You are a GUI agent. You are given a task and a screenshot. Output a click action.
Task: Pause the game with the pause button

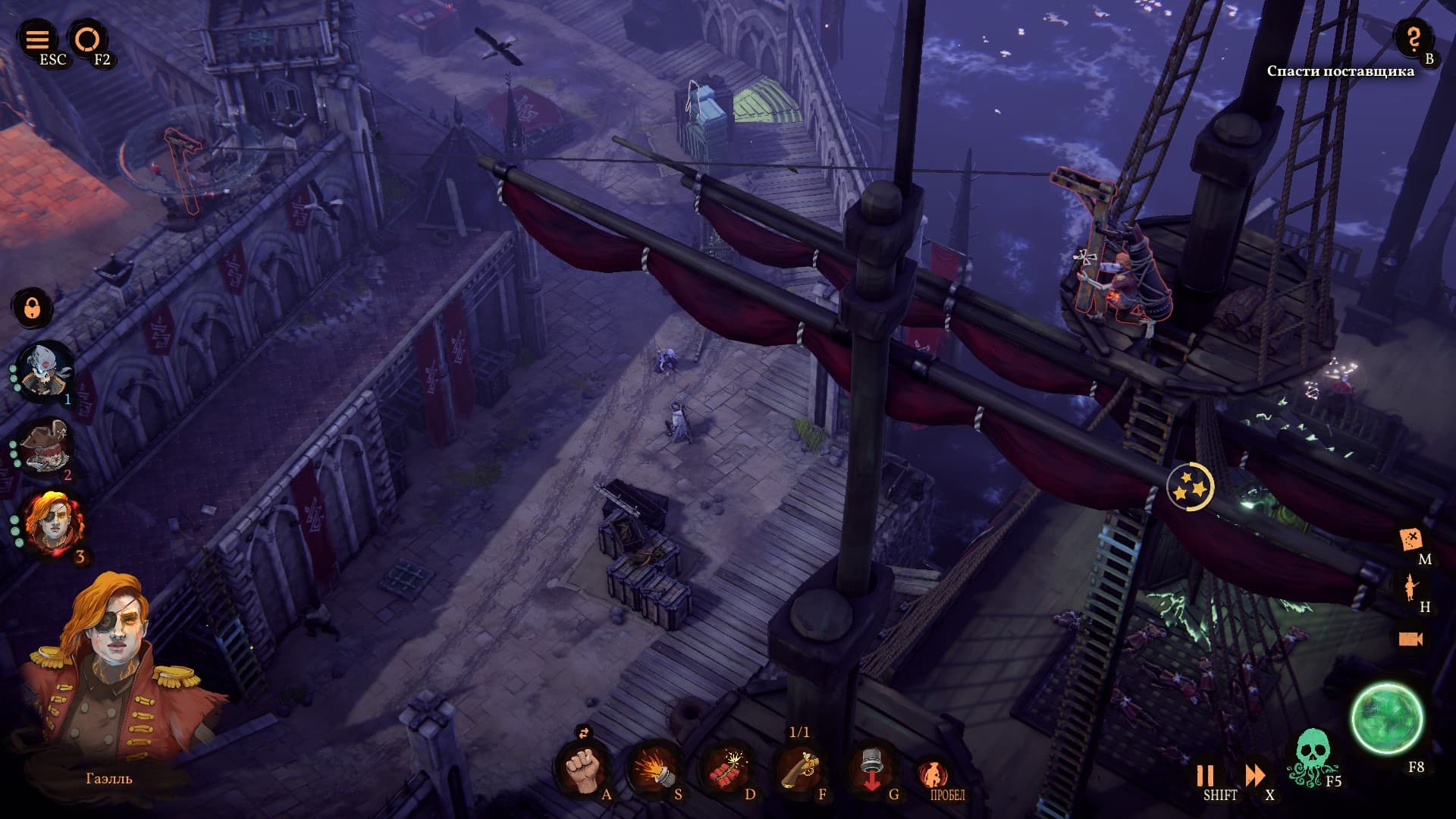[1204, 775]
